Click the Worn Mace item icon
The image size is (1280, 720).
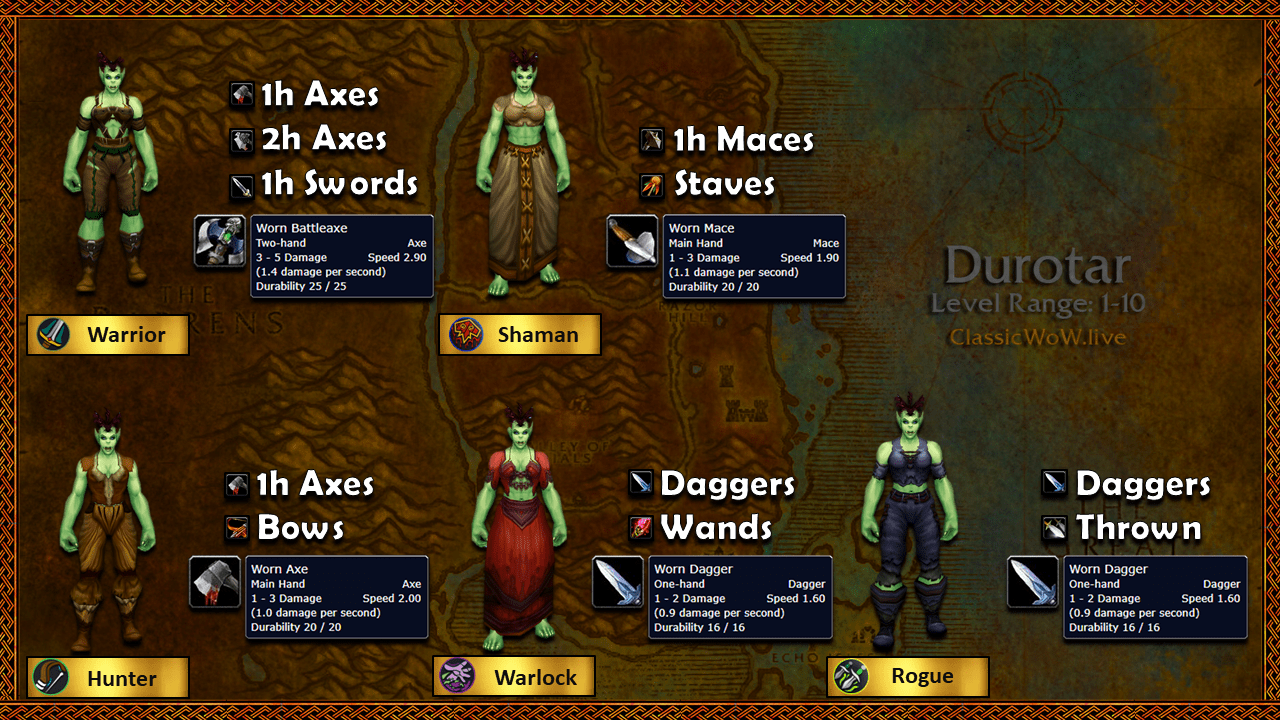pyautogui.click(x=632, y=242)
